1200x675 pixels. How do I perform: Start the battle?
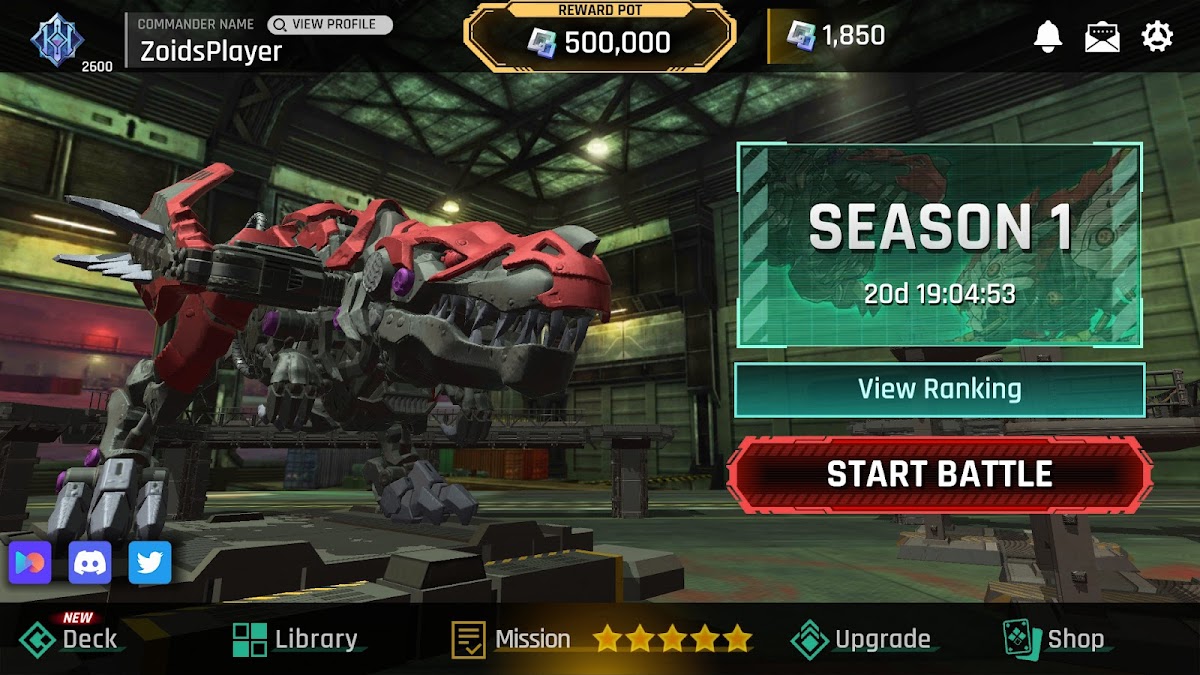[939, 474]
